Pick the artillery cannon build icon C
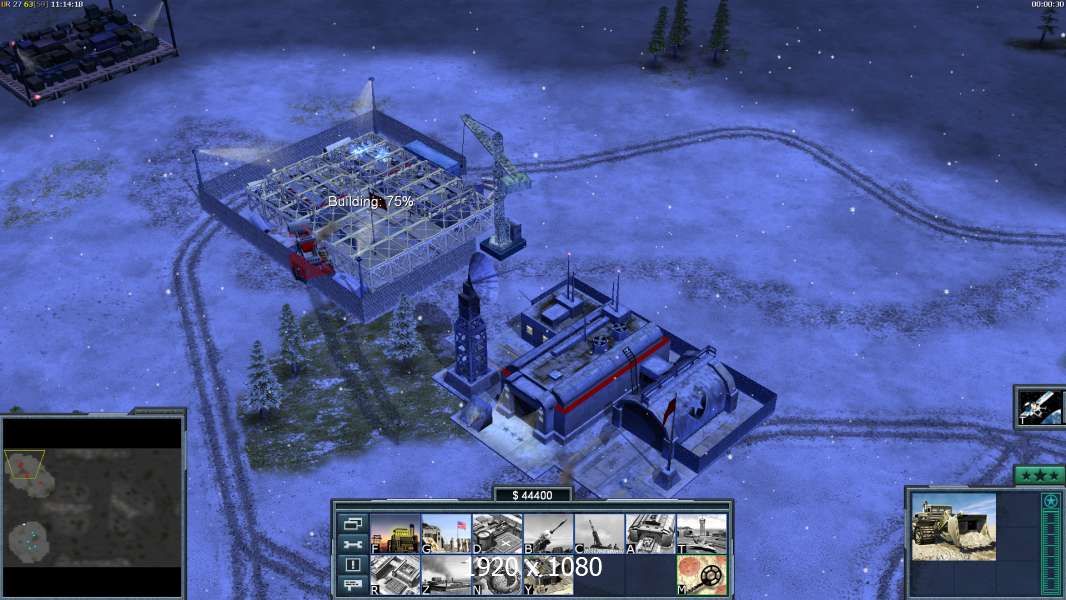Viewport: 1066px width, 600px height. tap(599, 533)
